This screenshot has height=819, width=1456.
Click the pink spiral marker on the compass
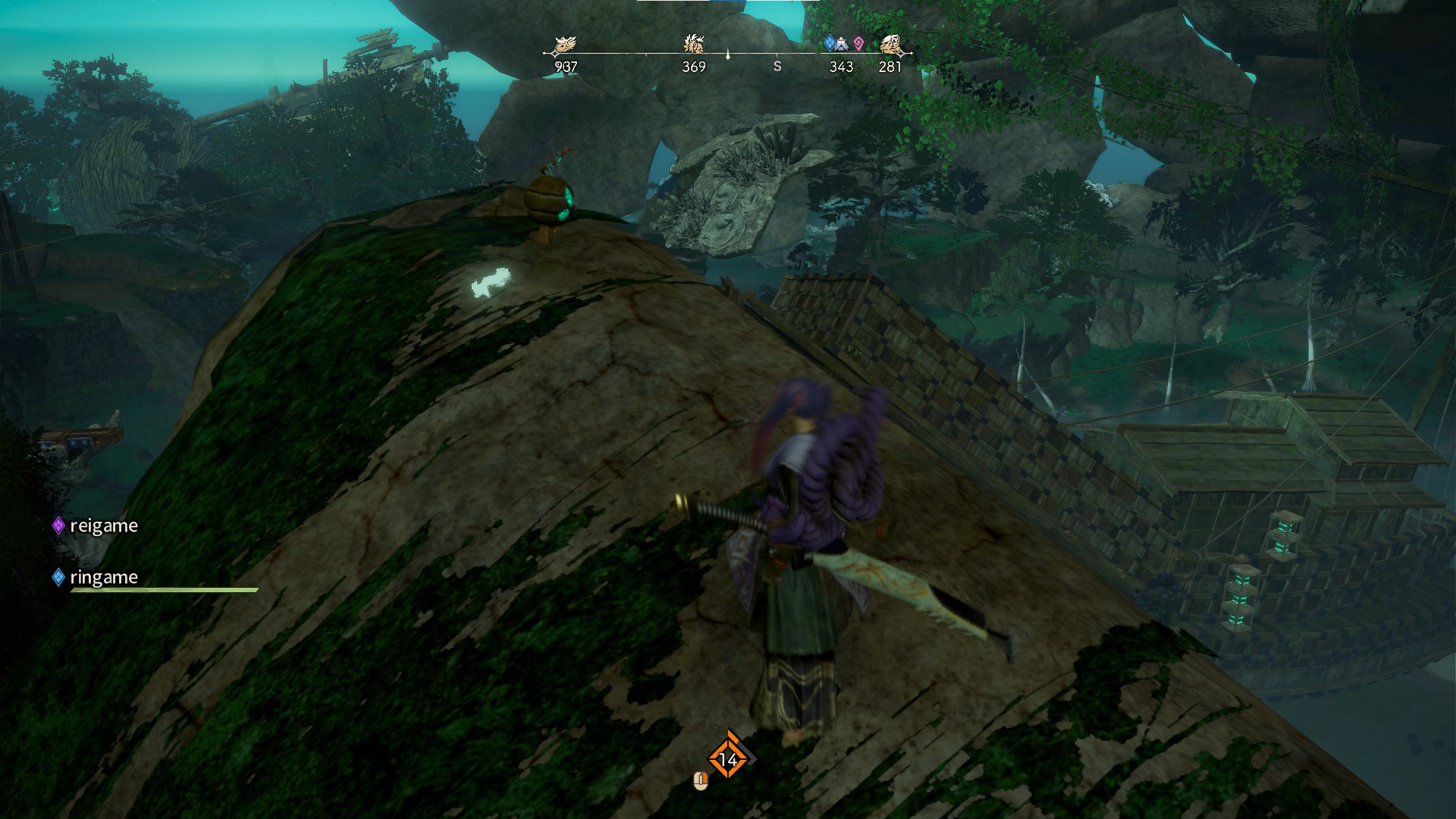pyautogui.click(x=858, y=44)
